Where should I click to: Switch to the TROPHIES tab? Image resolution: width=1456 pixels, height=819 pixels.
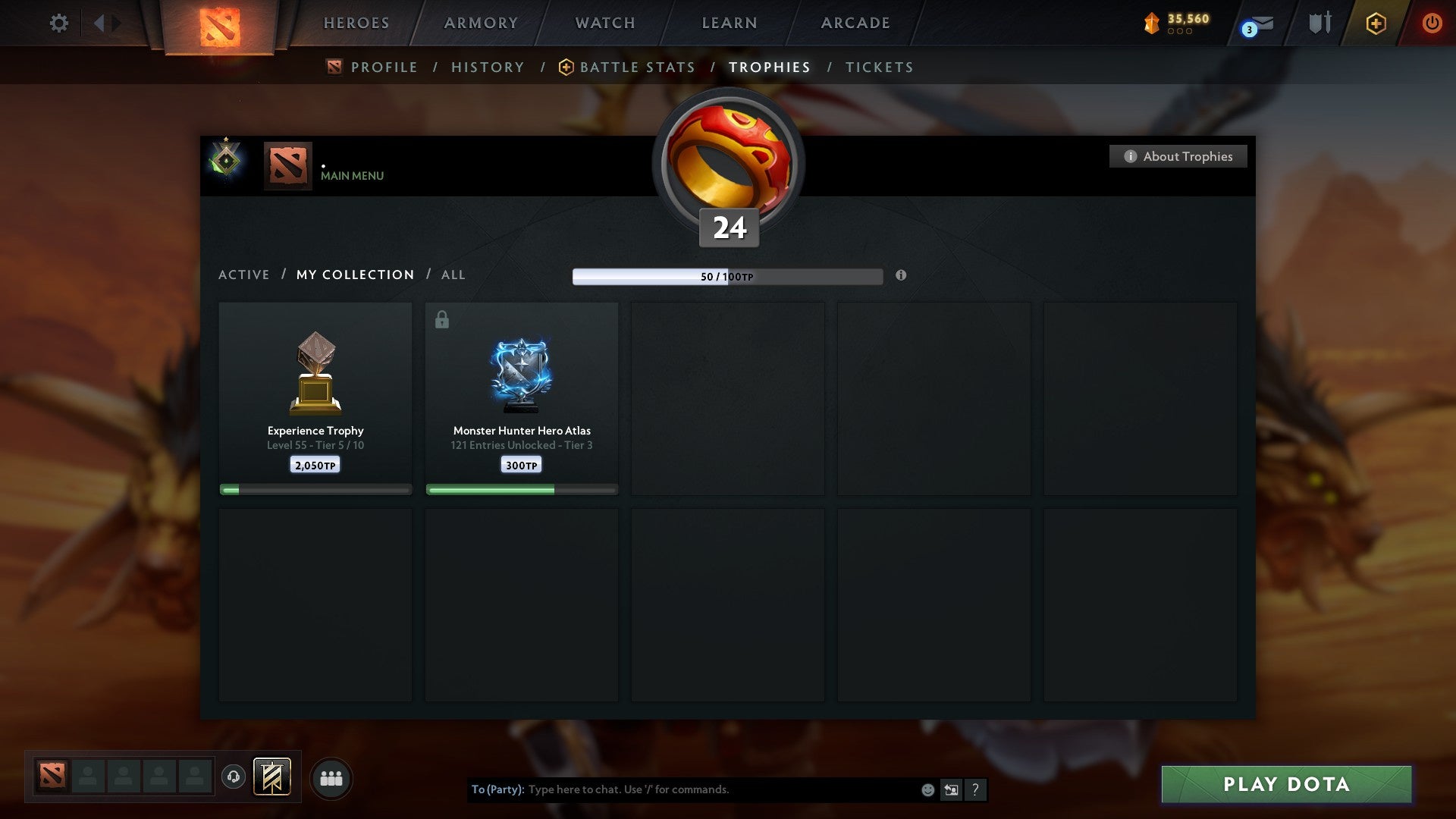771,67
